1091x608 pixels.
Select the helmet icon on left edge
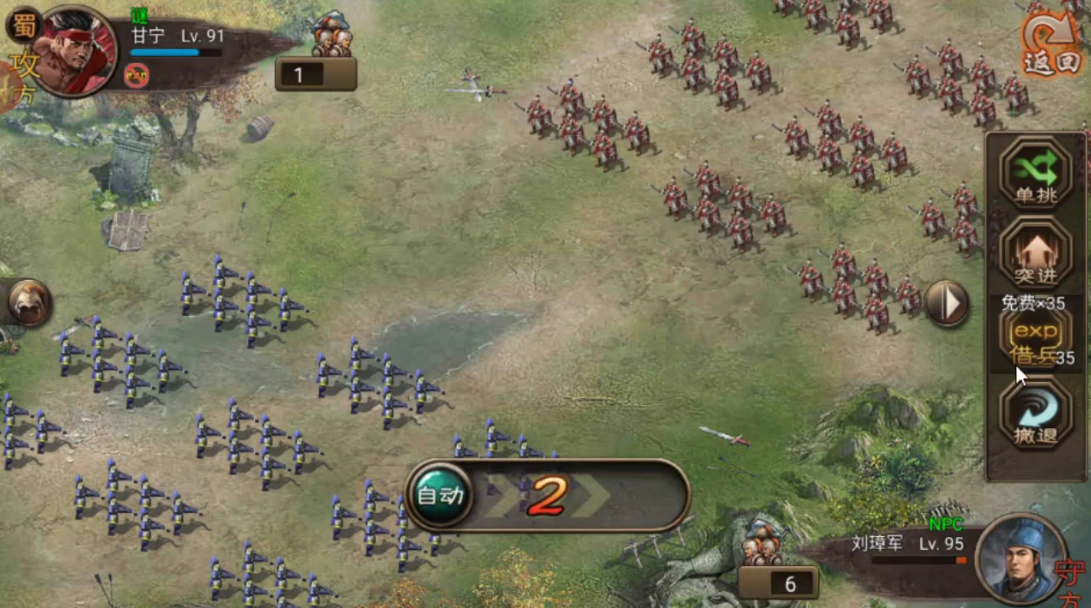tap(28, 302)
